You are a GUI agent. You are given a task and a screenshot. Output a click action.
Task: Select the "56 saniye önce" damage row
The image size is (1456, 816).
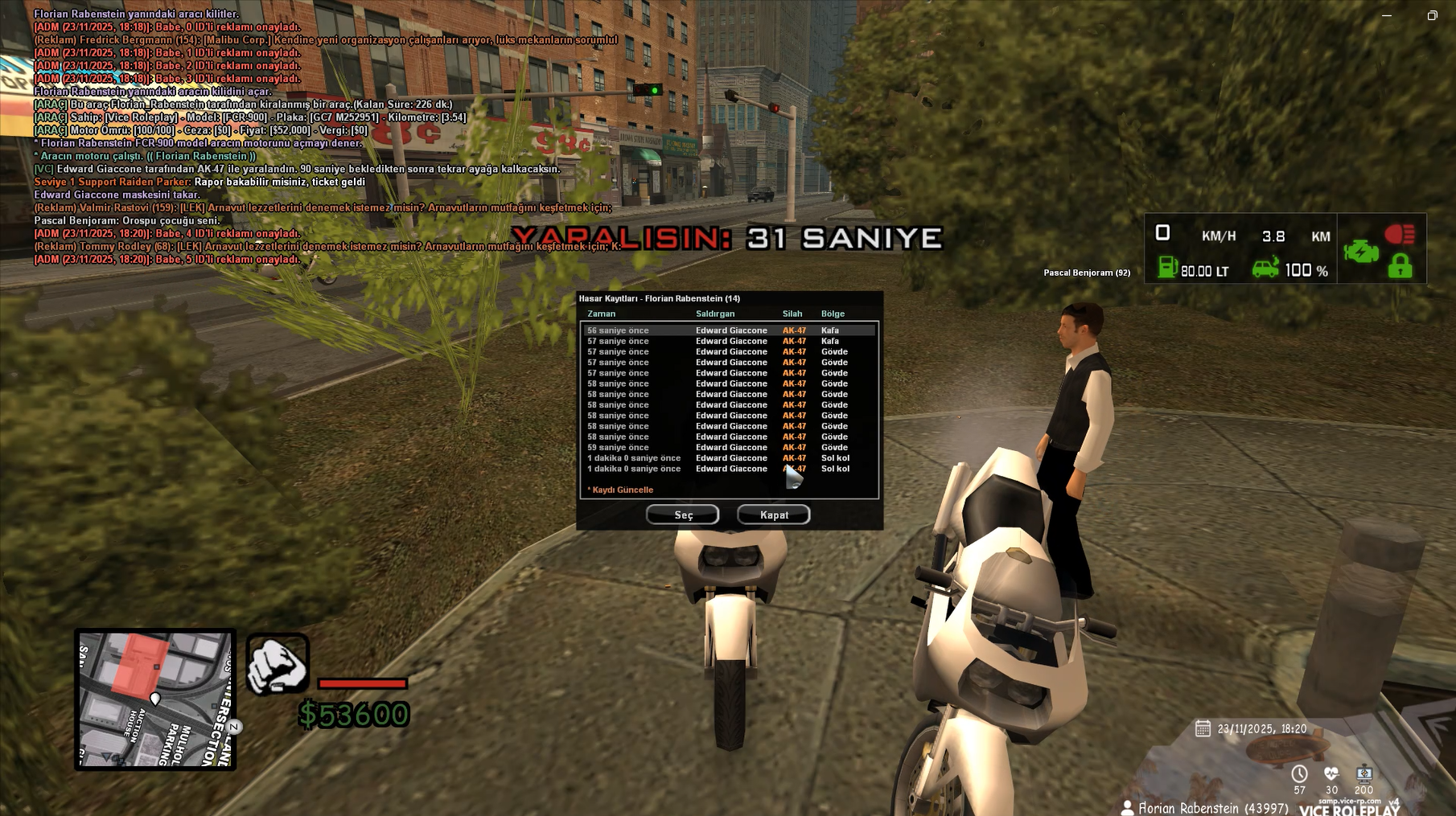(729, 330)
